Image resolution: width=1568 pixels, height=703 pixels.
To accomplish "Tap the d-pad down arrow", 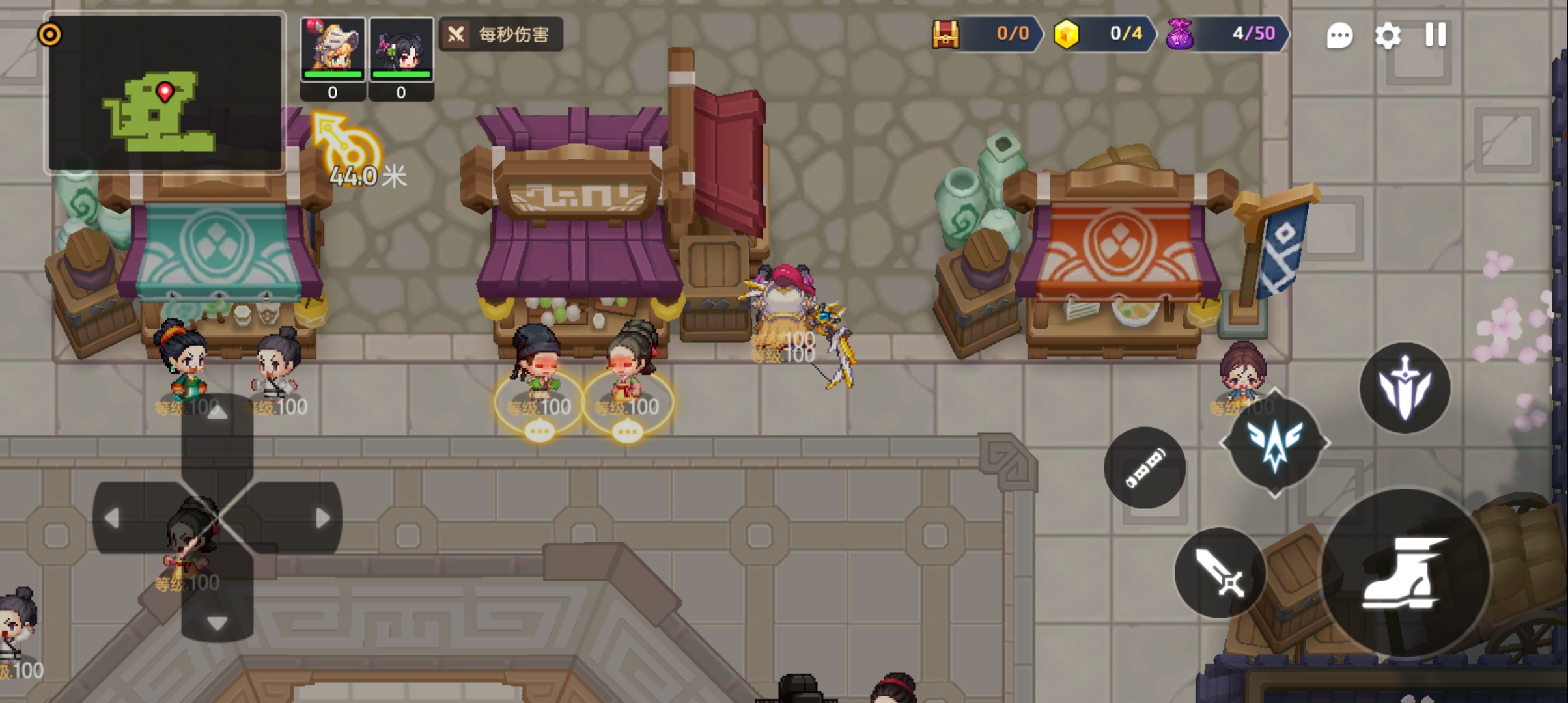I will click(x=217, y=623).
